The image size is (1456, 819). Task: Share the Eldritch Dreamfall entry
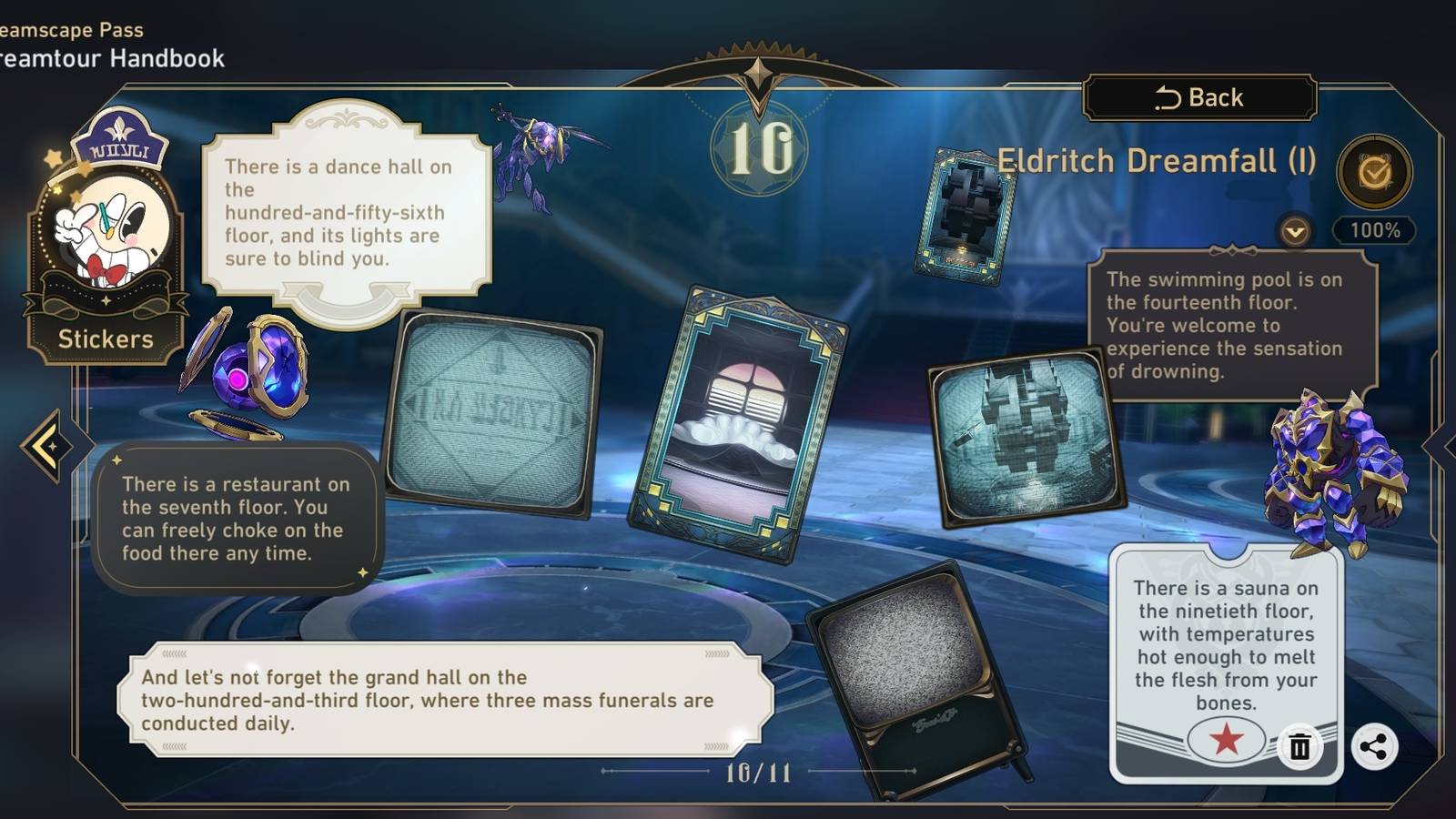(1374, 747)
